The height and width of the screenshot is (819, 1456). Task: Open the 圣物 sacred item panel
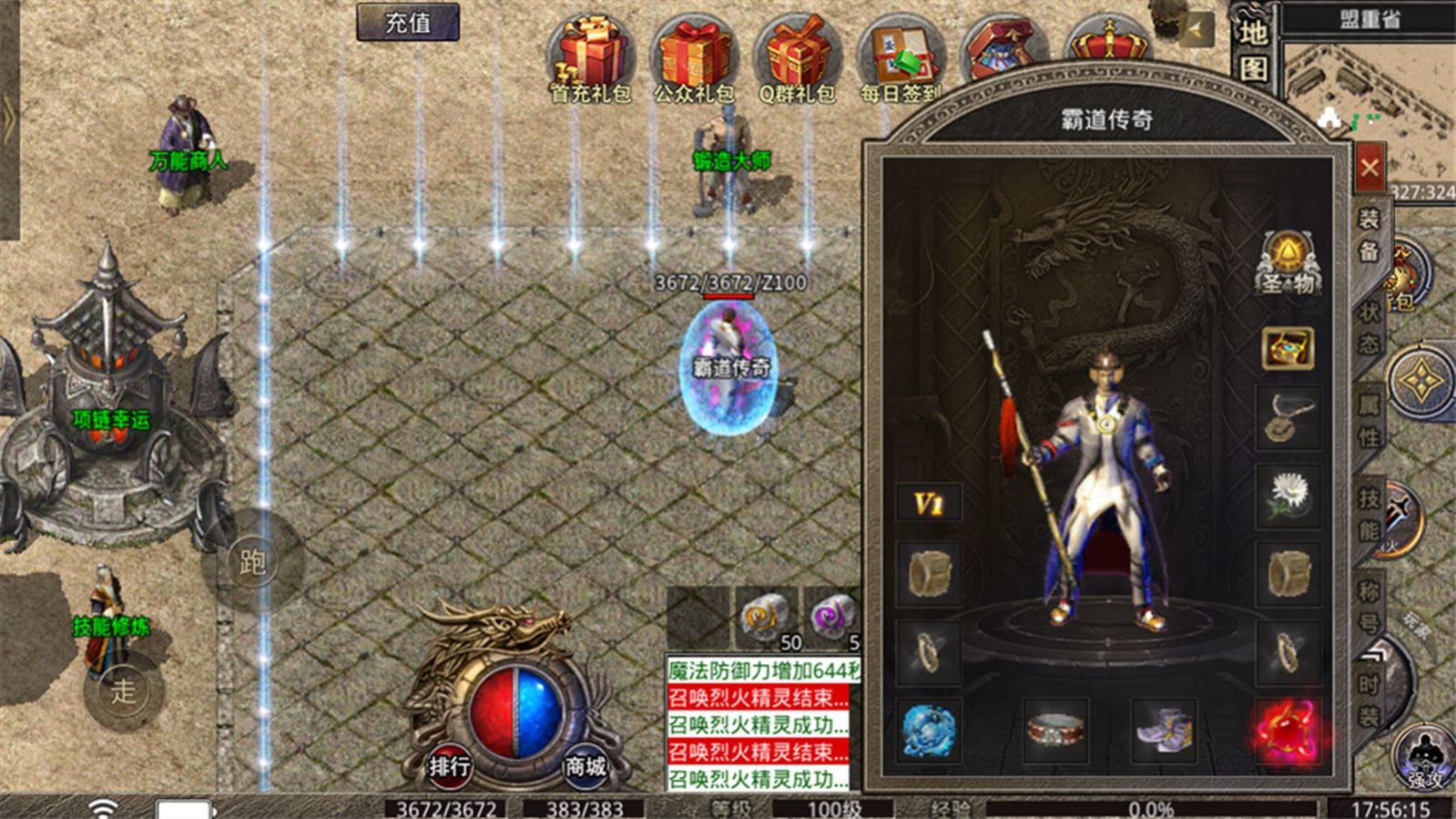1288,264
